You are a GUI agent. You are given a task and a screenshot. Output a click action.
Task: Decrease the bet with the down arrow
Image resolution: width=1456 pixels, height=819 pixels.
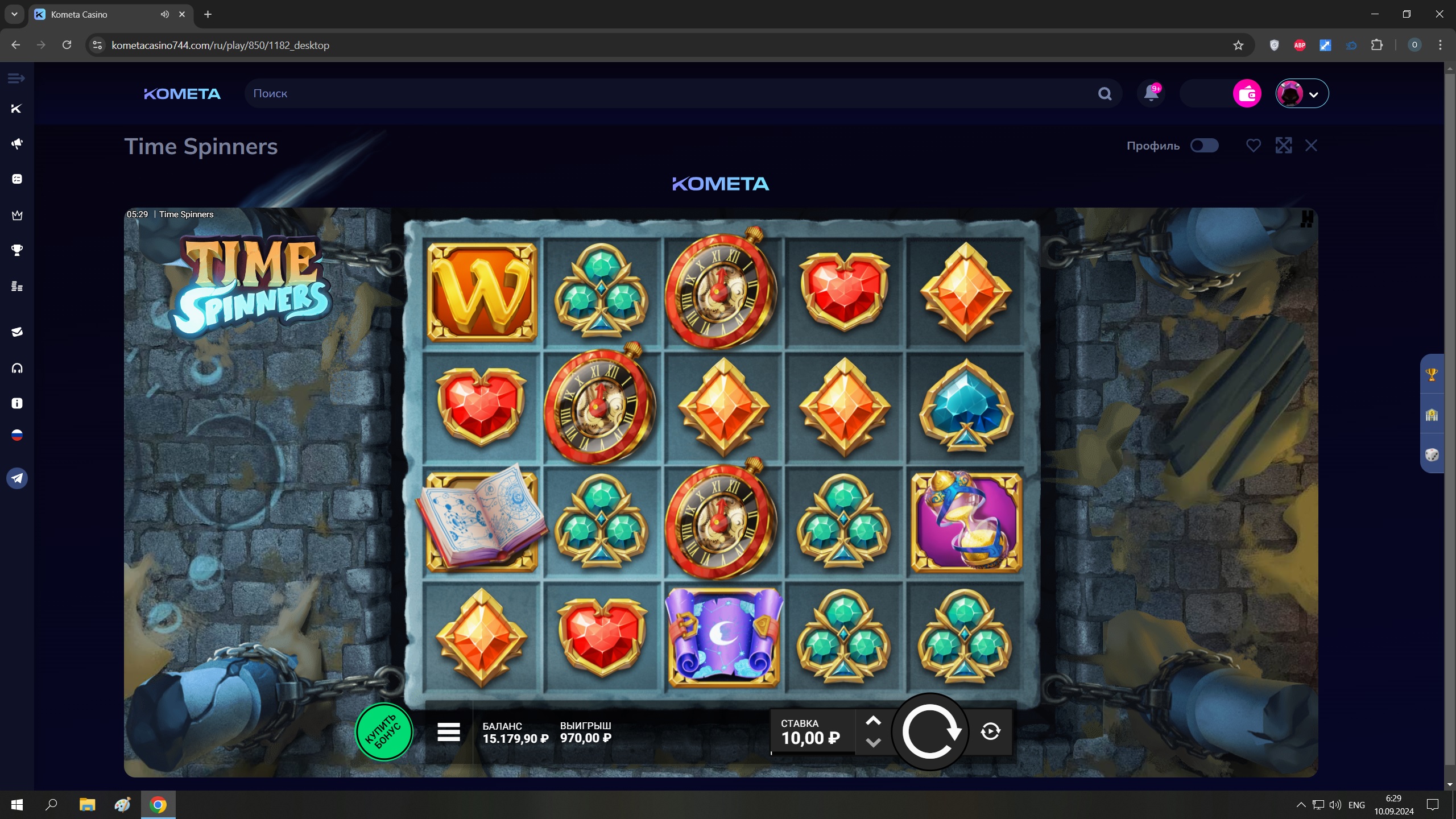point(873,742)
